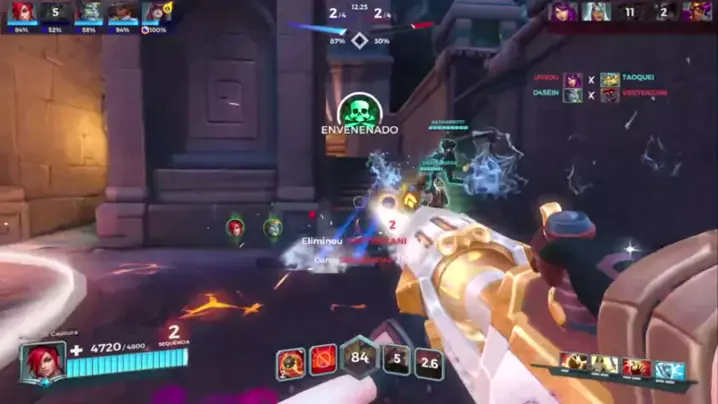The image size is (718, 404).
Task: Select the hexagonal weapon icon showing 84
Action: pos(360,357)
